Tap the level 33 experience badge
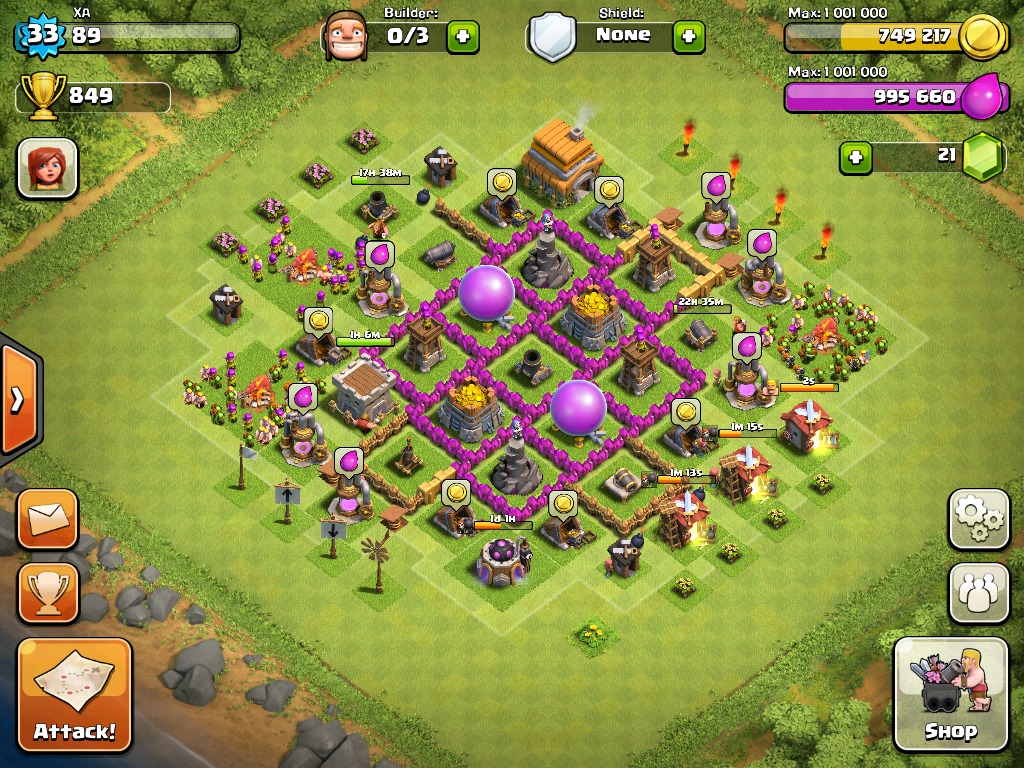 click(42, 37)
